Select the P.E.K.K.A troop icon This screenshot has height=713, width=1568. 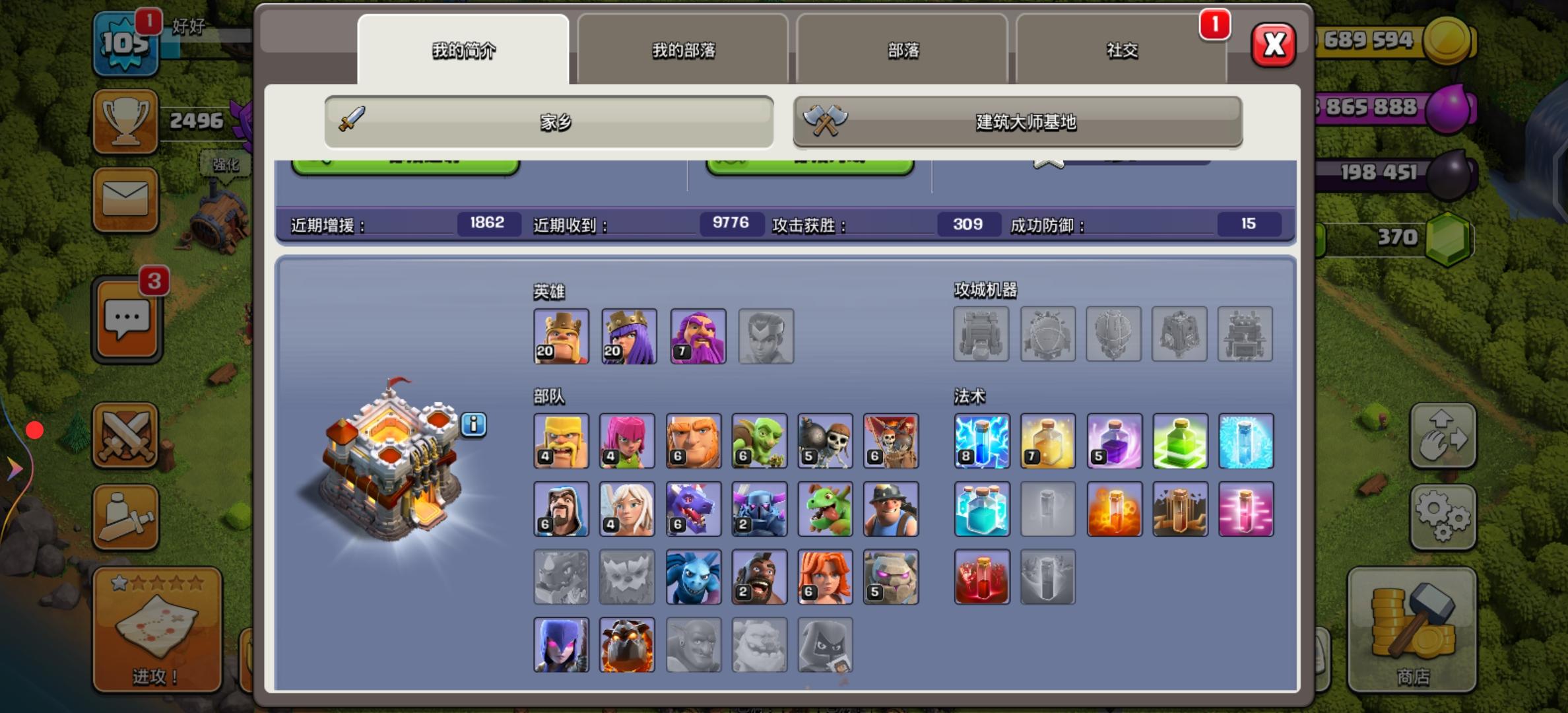click(760, 508)
